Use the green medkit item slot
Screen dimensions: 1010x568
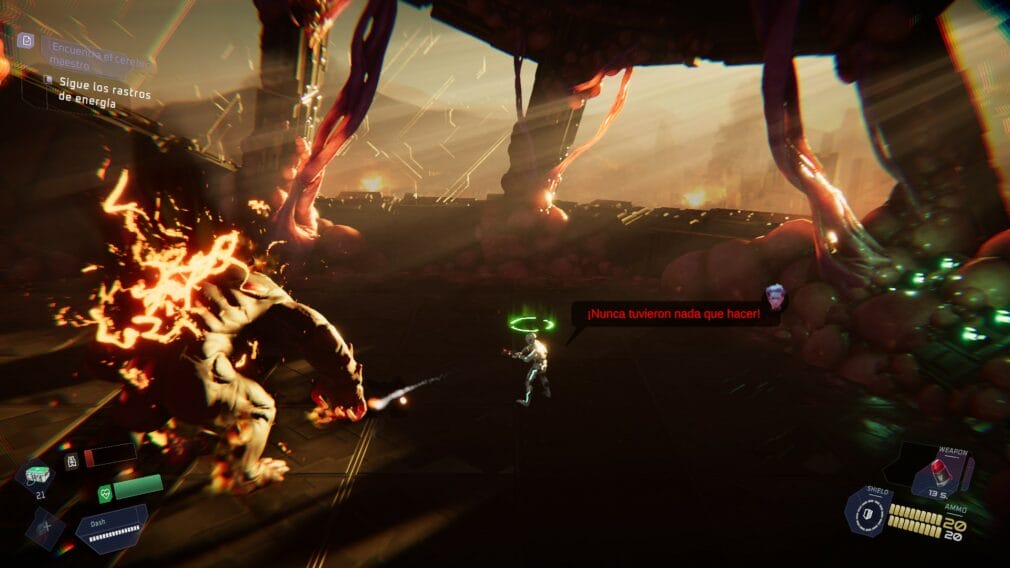(x=38, y=474)
